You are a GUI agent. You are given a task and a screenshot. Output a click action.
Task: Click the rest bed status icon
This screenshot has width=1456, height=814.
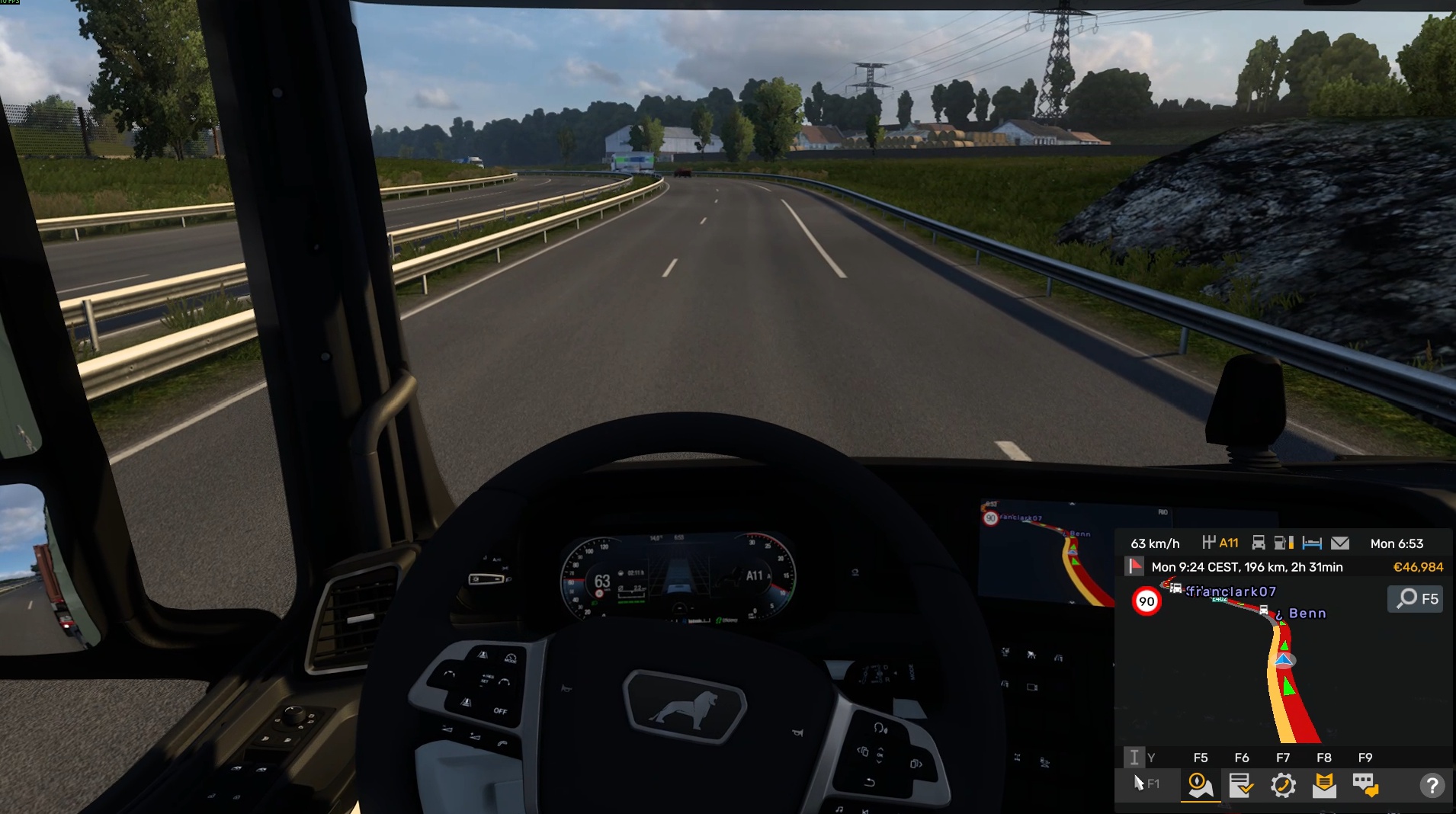(1312, 543)
